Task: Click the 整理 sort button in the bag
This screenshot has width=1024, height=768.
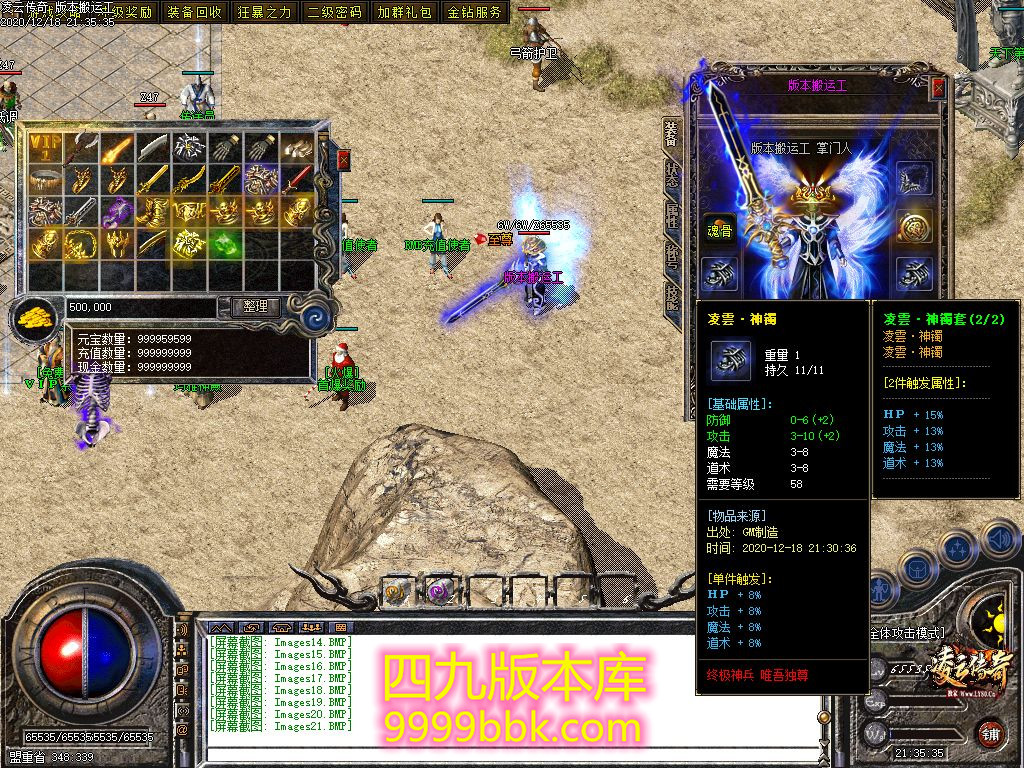Action: pos(255,307)
